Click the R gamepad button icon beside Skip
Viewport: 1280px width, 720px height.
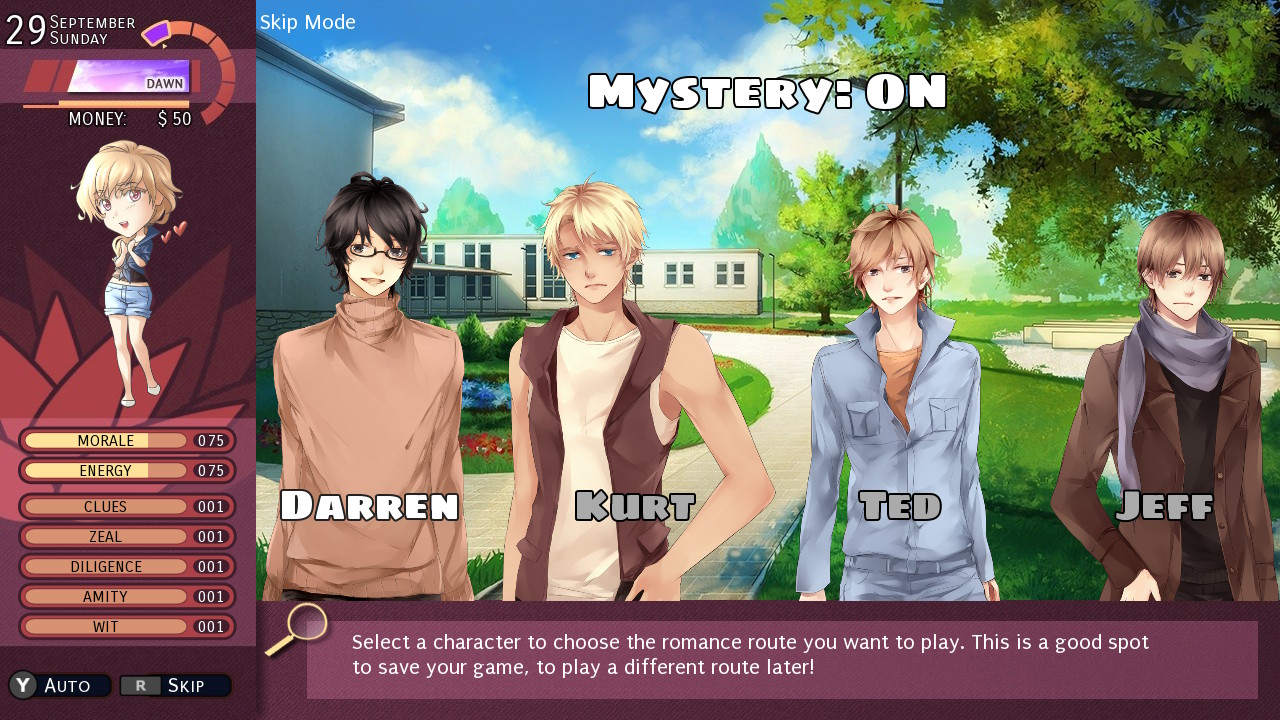coord(142,685)
